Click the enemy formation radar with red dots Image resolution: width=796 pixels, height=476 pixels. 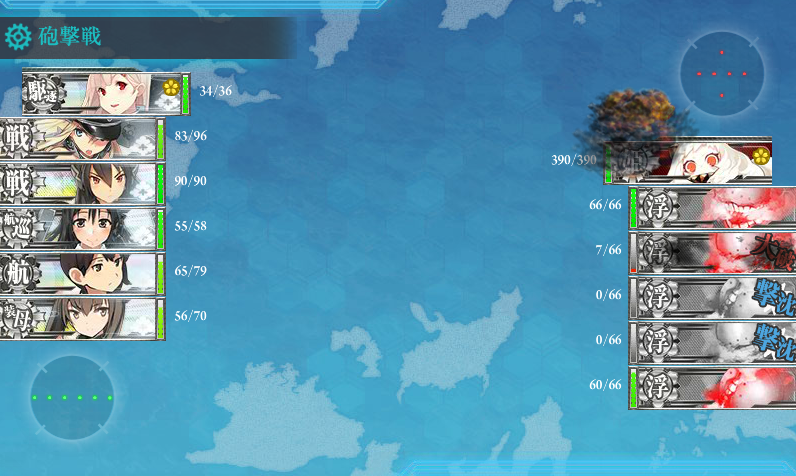pyautogui.click(x=722, y=73)
